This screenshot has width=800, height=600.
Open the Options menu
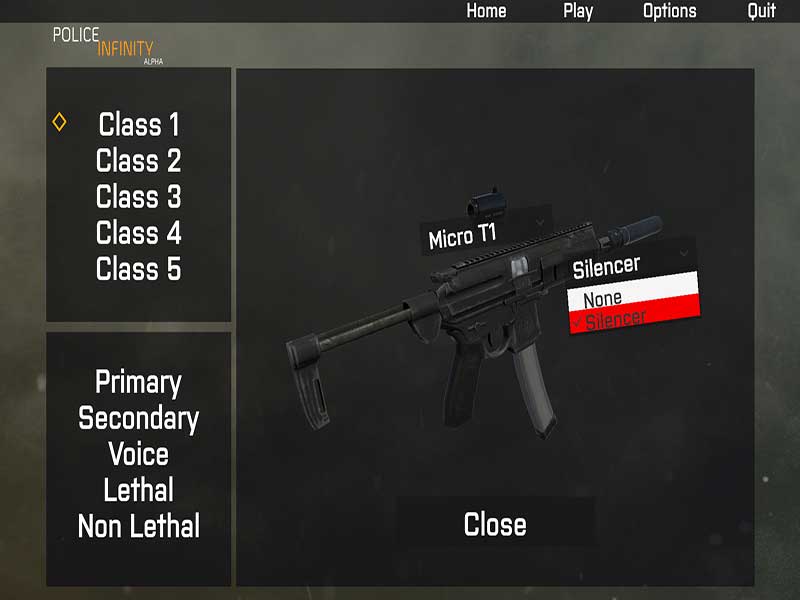[x=669, y=11]
